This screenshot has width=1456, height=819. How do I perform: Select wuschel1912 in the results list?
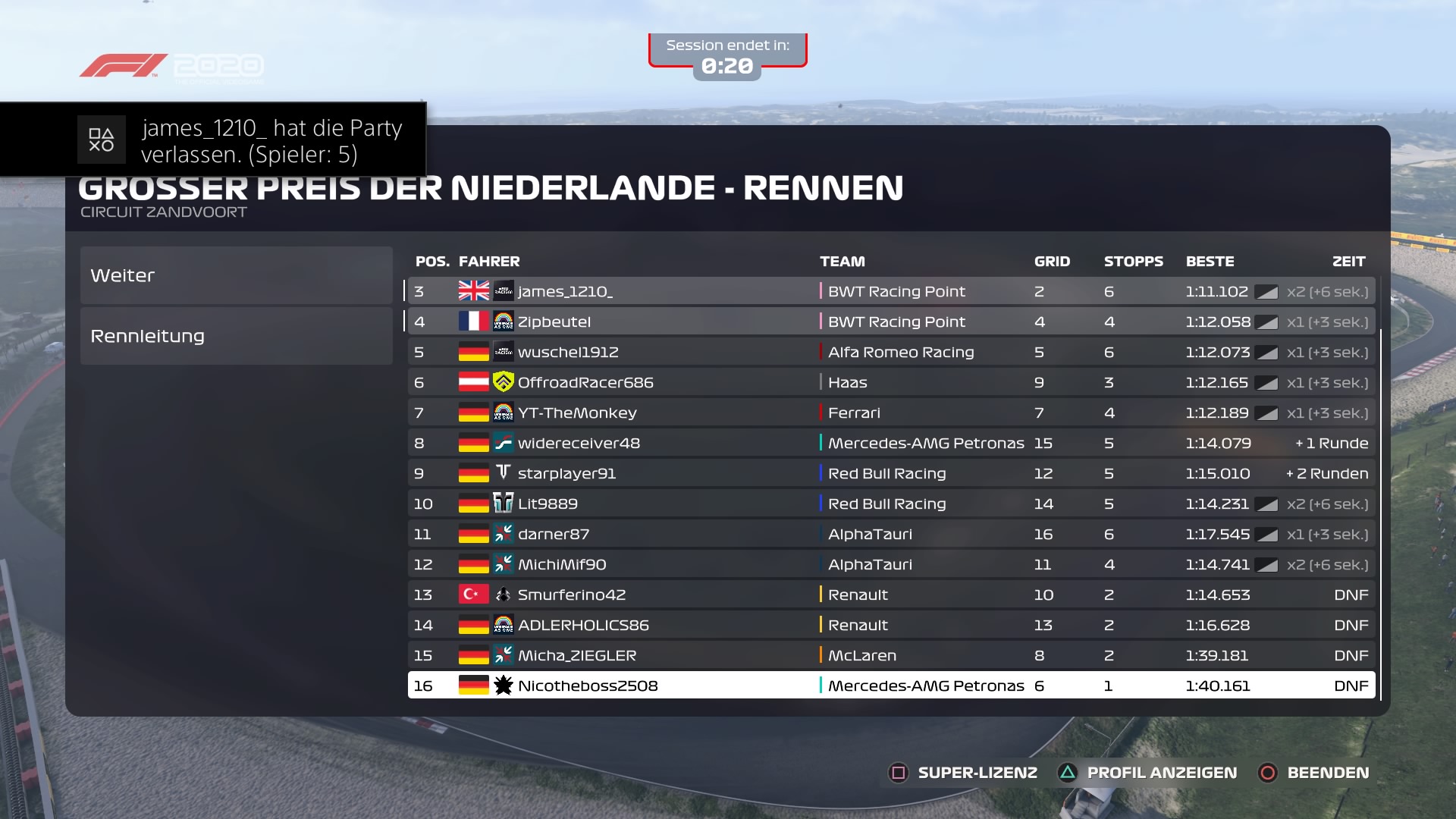coord(891,352)
